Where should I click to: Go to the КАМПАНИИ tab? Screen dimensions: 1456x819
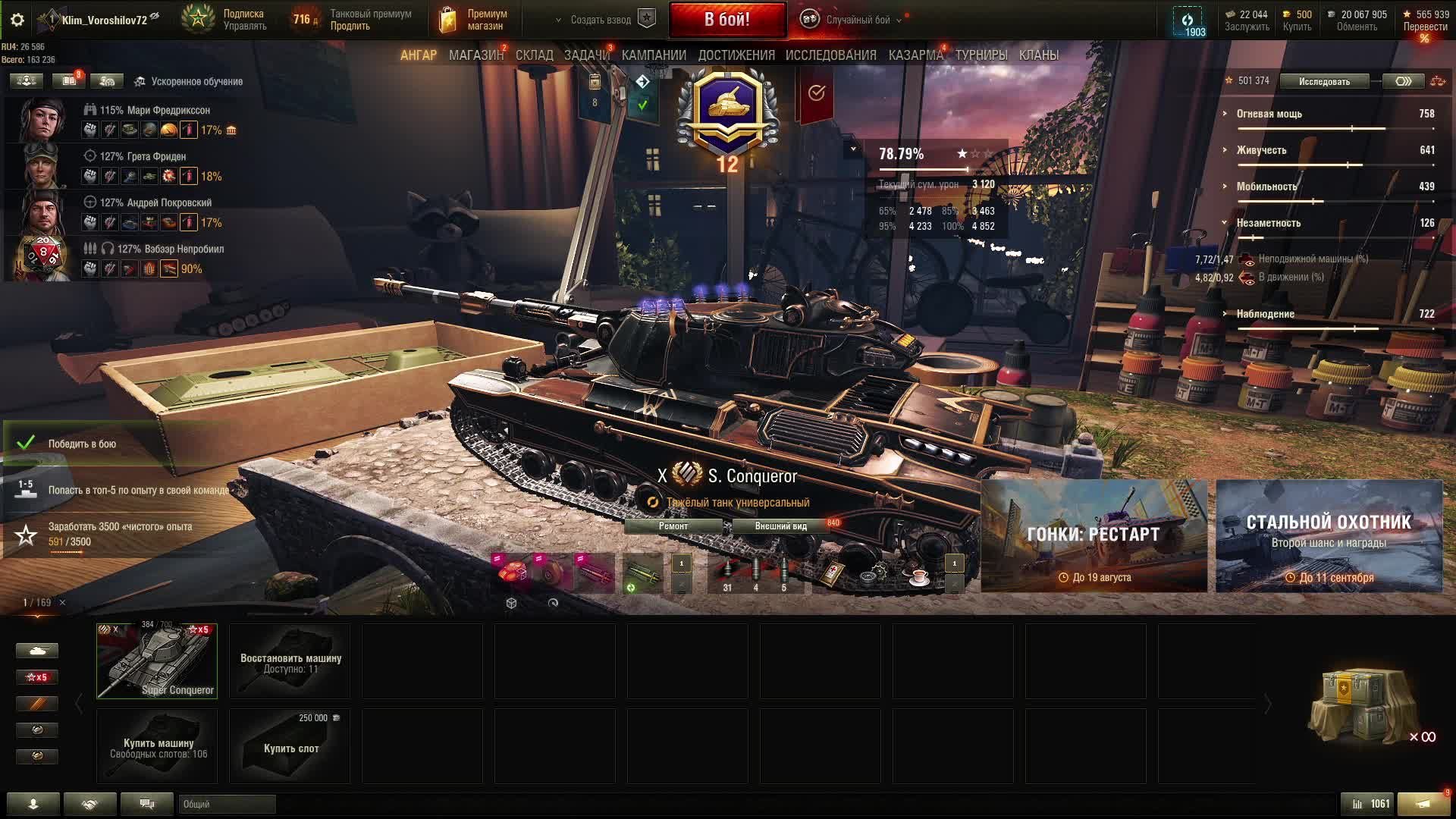[x=654, y=55]
